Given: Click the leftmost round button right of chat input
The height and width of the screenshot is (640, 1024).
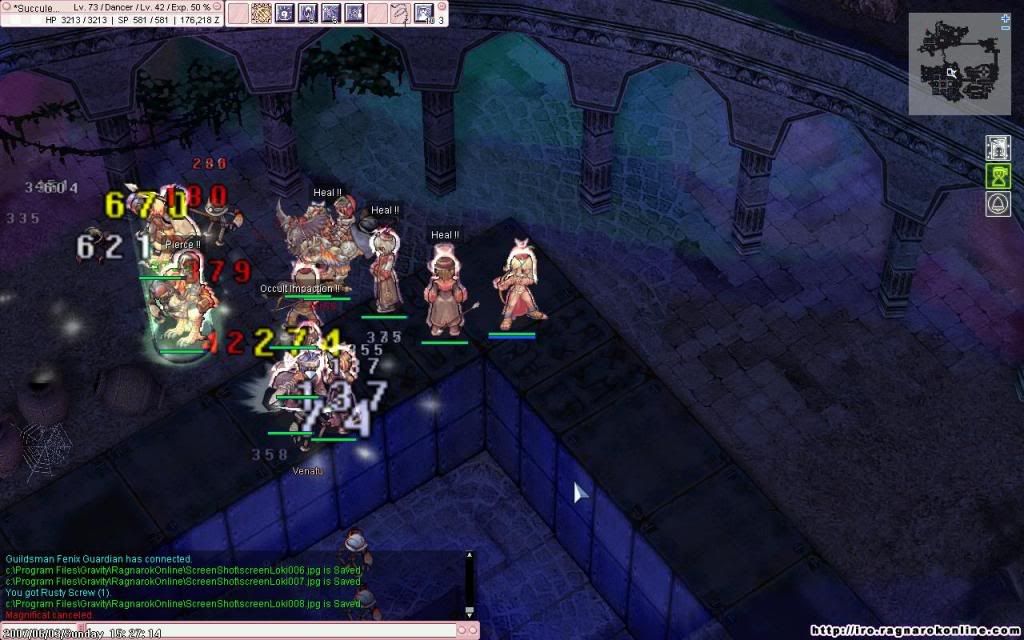Looking at the screenshot, I should 463,630.
